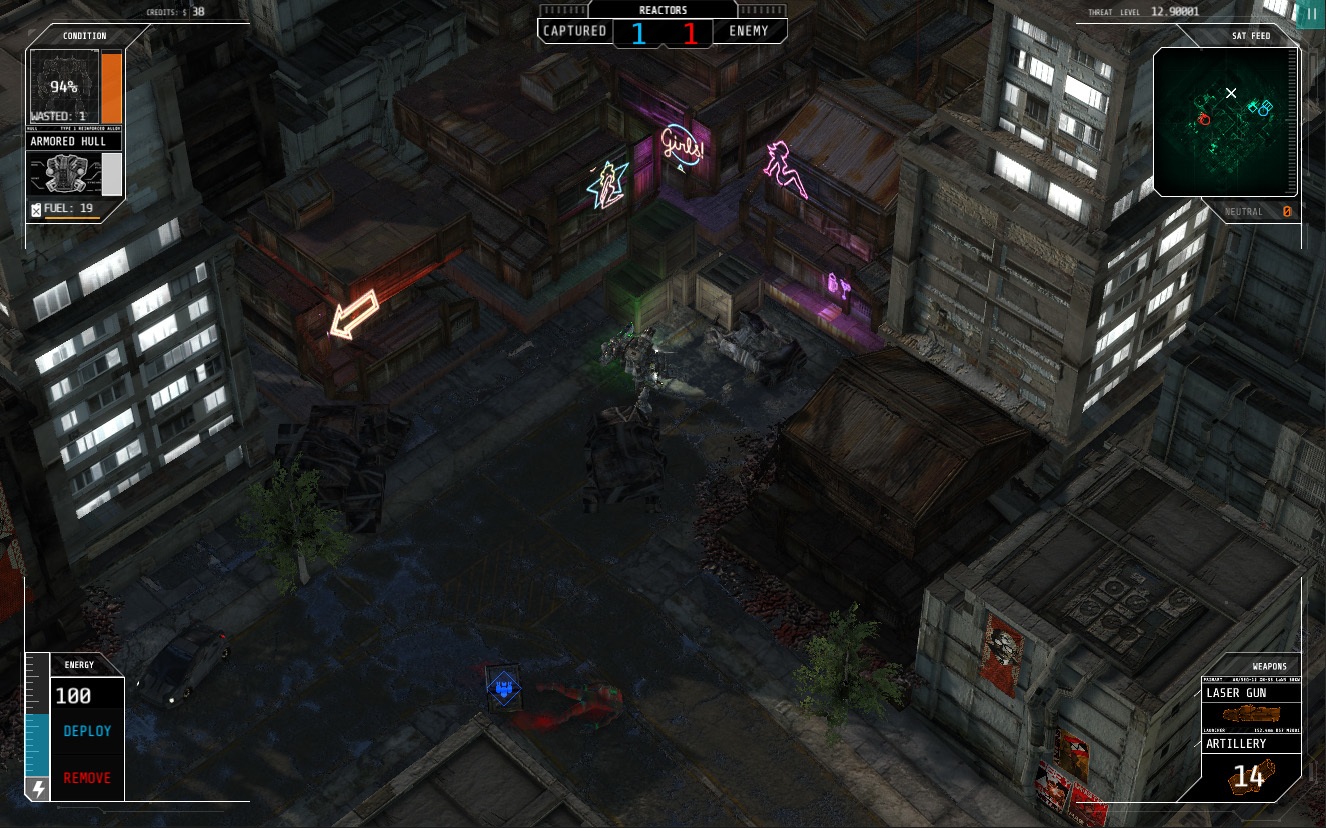The height and width of the screenshot is (828, 1326).
Task: Click the lightning bolt below the energy meter
Action: (x=37, y=791)
